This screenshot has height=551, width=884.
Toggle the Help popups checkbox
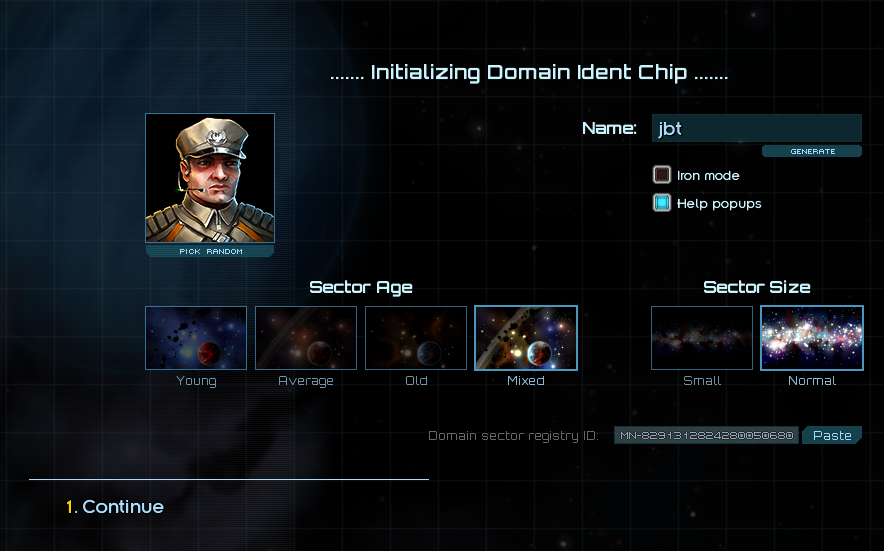point(661,203)
